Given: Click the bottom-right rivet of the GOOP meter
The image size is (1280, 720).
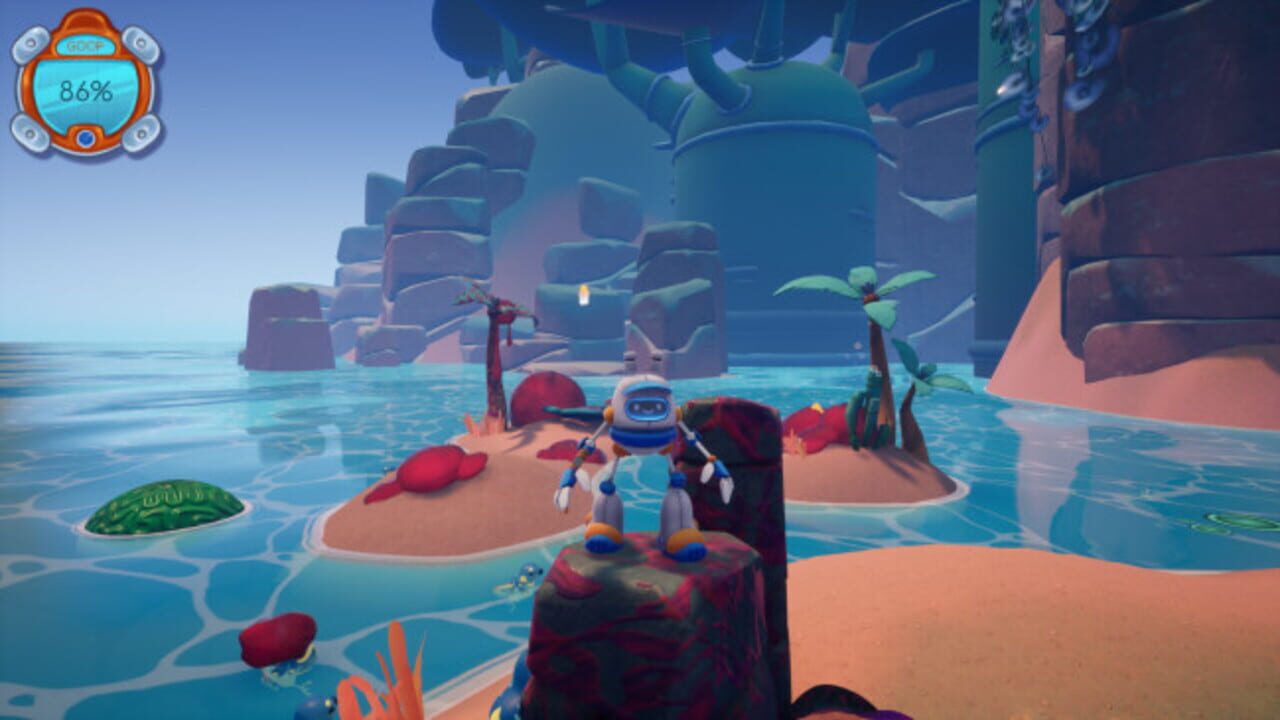Looking at the screenshot, I should pos(142,133).
